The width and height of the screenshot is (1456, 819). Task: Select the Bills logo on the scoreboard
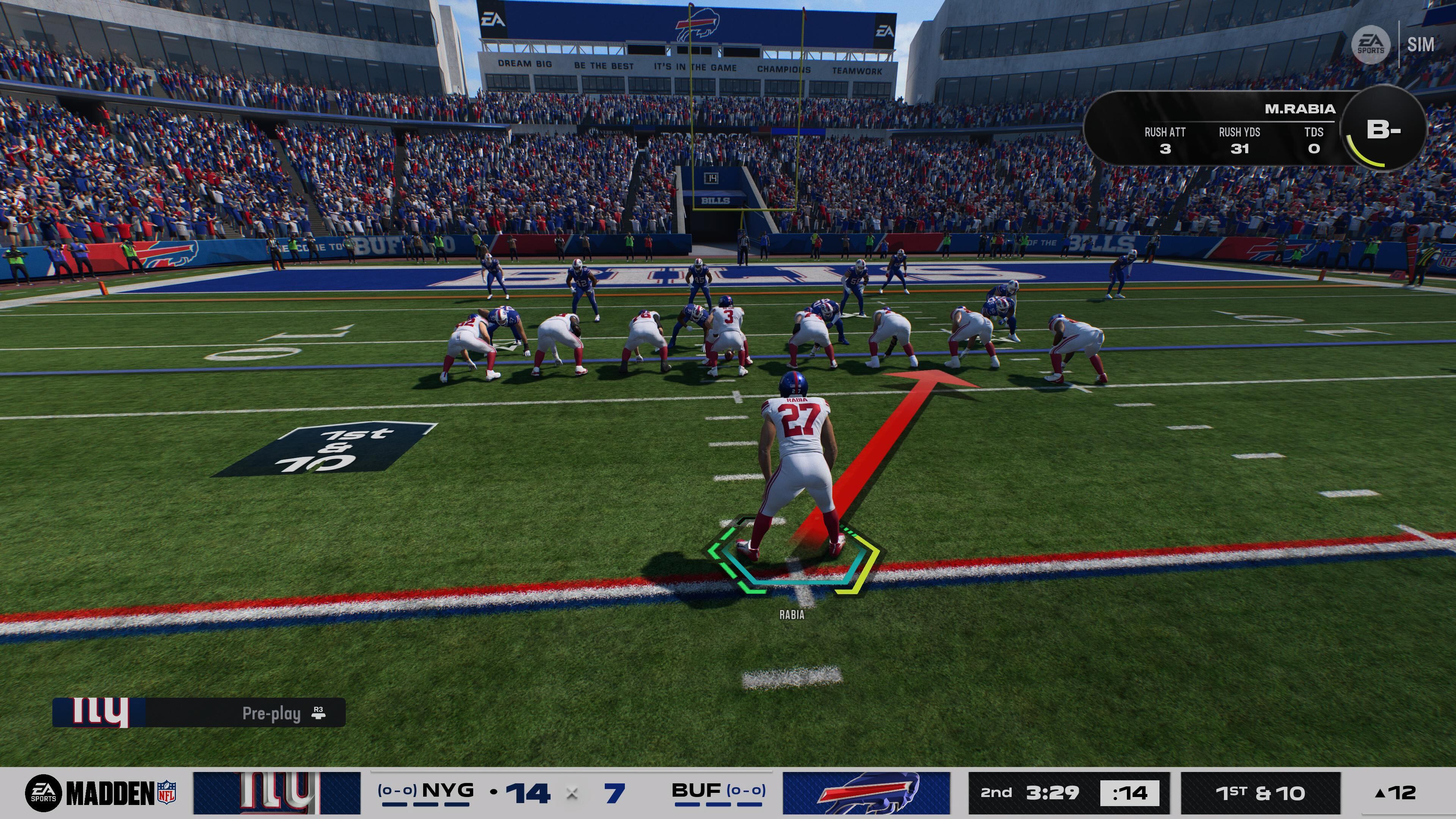866,792
